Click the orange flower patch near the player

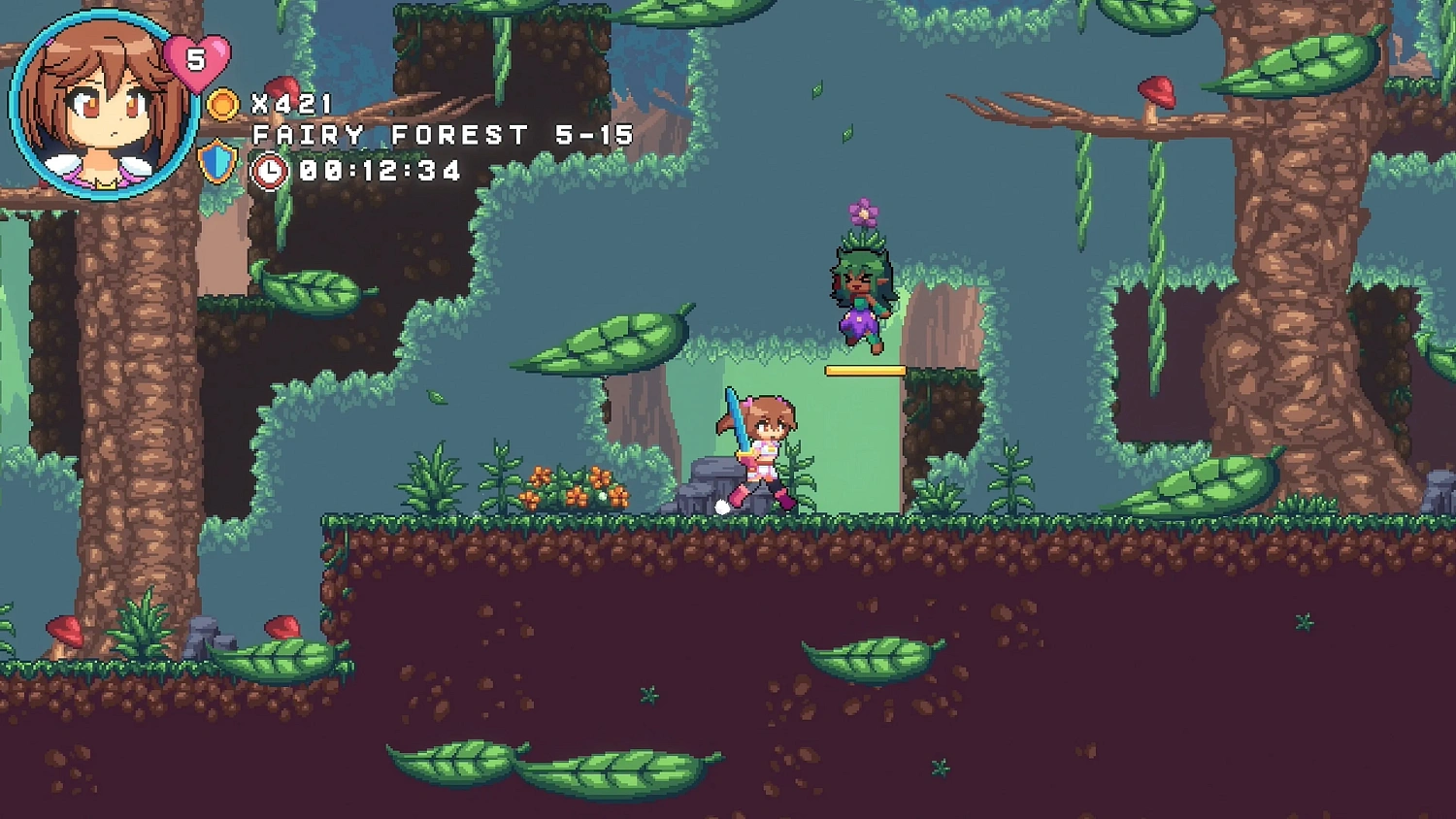pyautogui.click(x=573, y=485)
